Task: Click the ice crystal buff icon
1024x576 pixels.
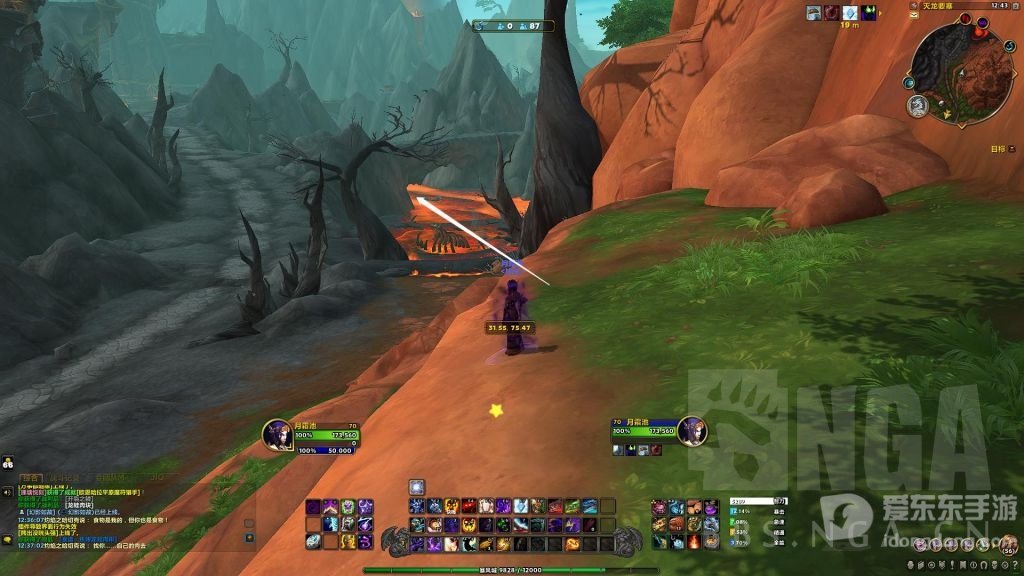Action: (850, 13)
